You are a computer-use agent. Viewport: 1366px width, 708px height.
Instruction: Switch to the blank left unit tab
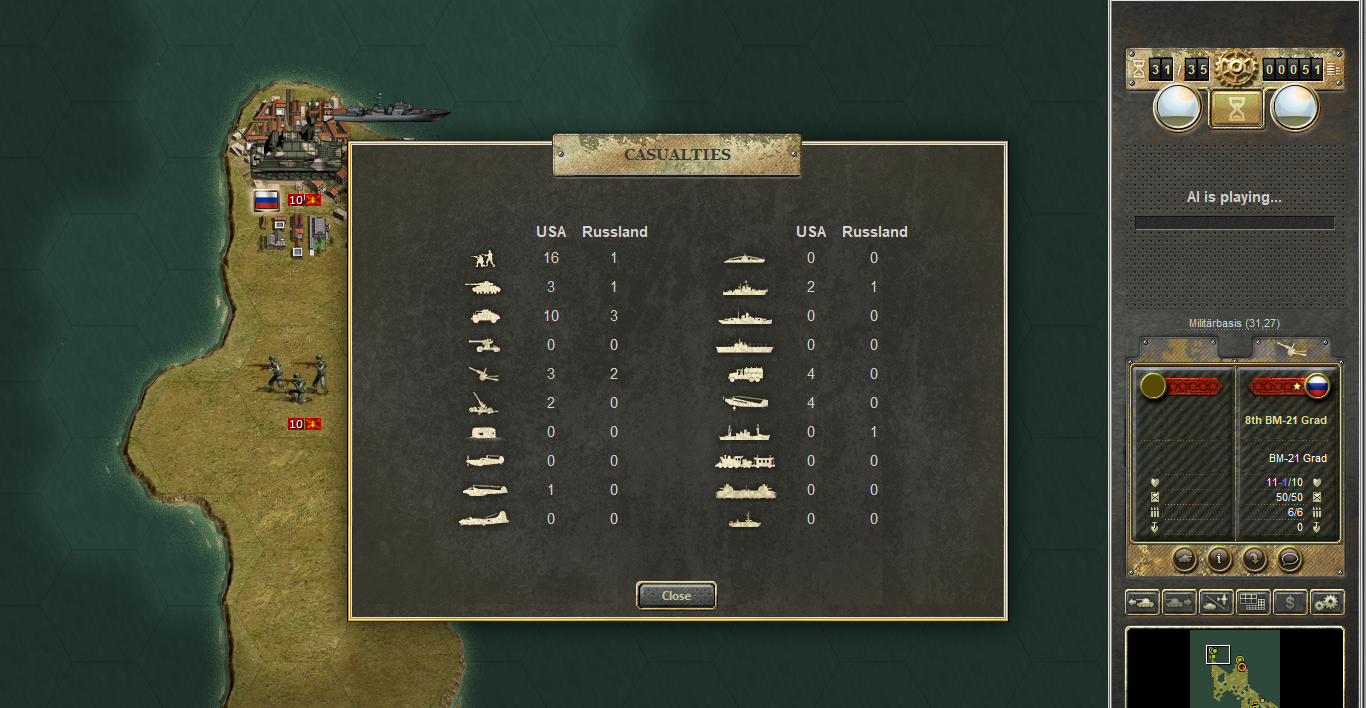coord(1178,347)
